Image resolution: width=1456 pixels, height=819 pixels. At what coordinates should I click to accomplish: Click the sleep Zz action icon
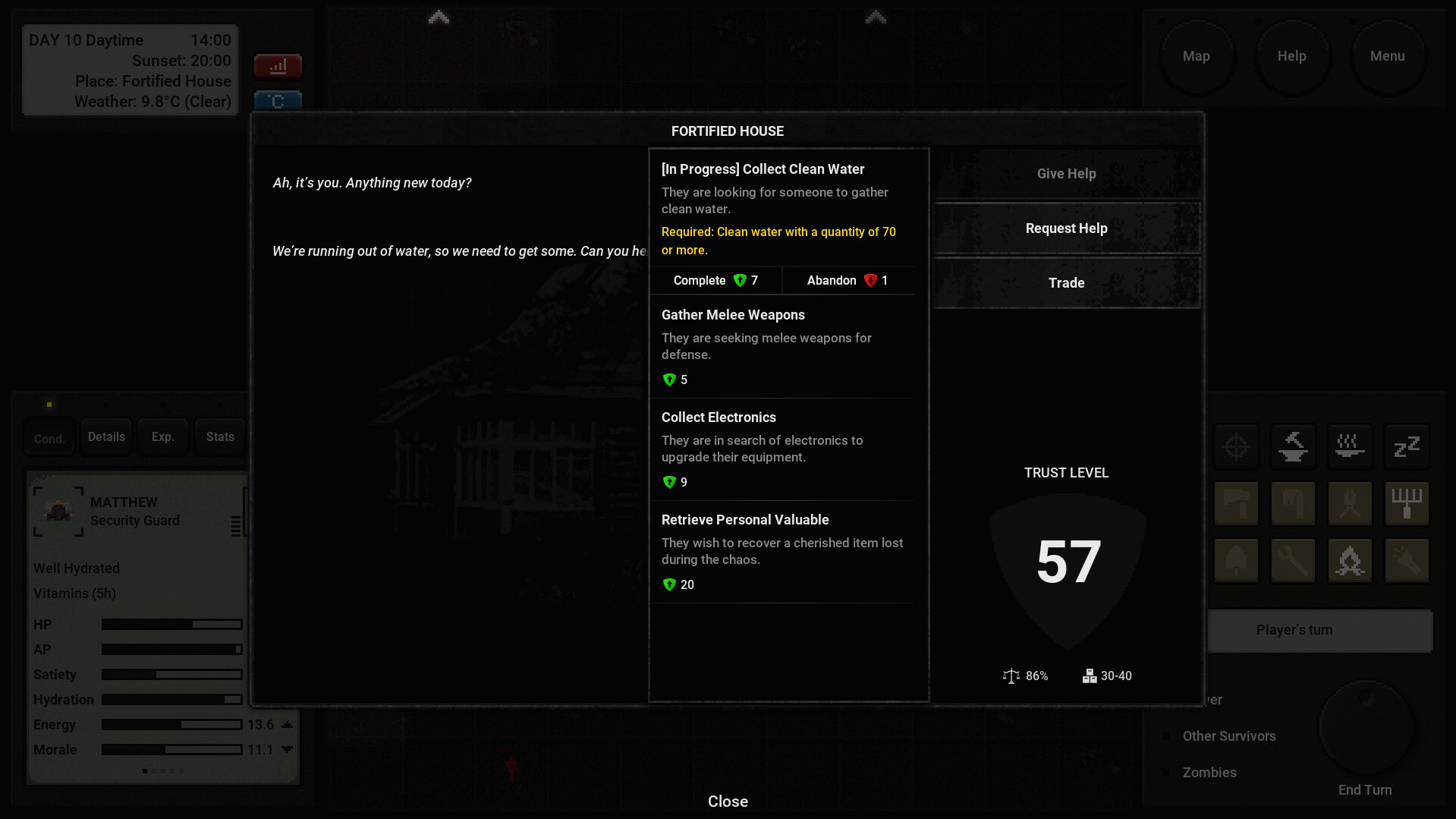point(1407,446)
